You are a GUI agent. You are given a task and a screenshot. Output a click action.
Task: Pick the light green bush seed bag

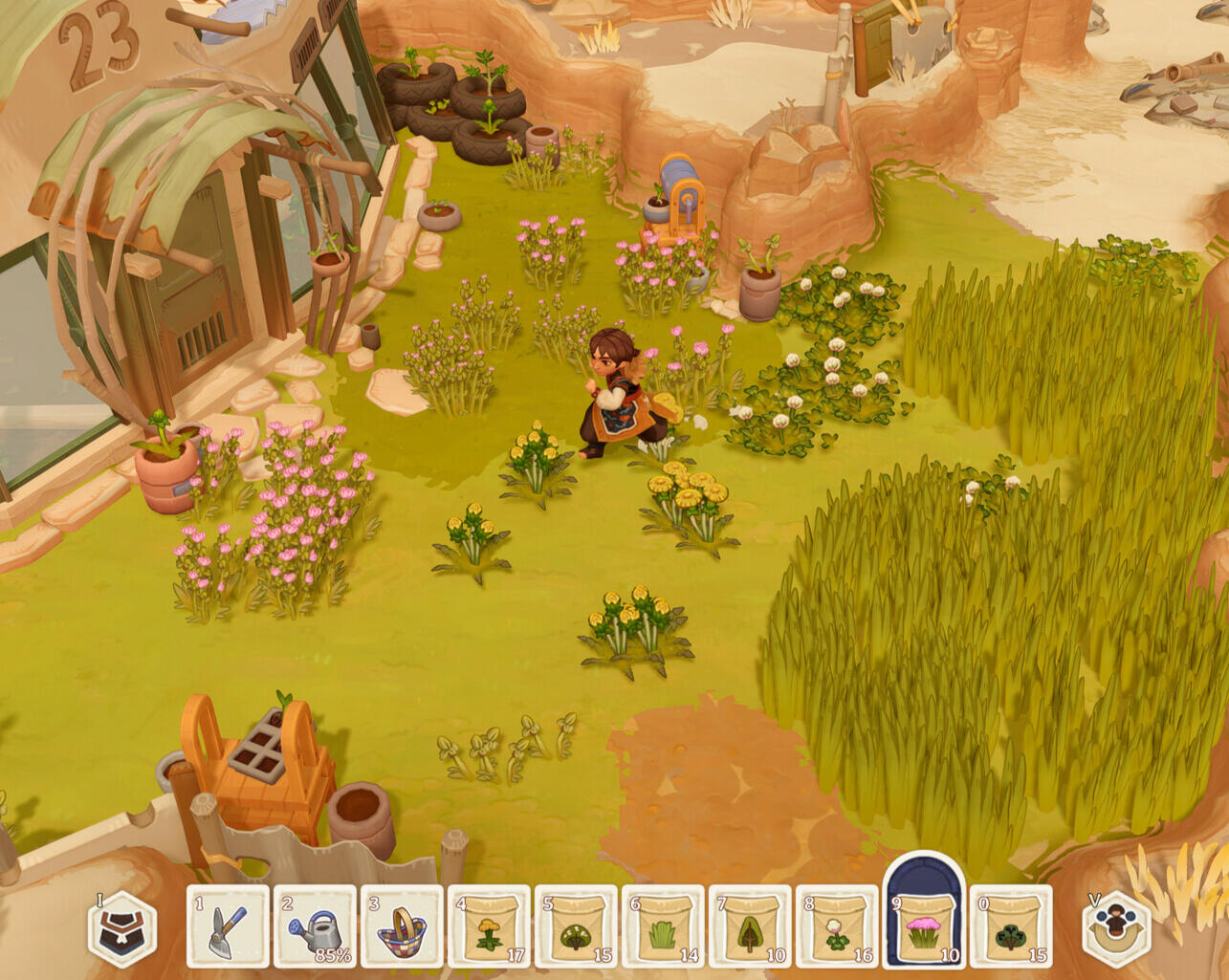(576, 927)
